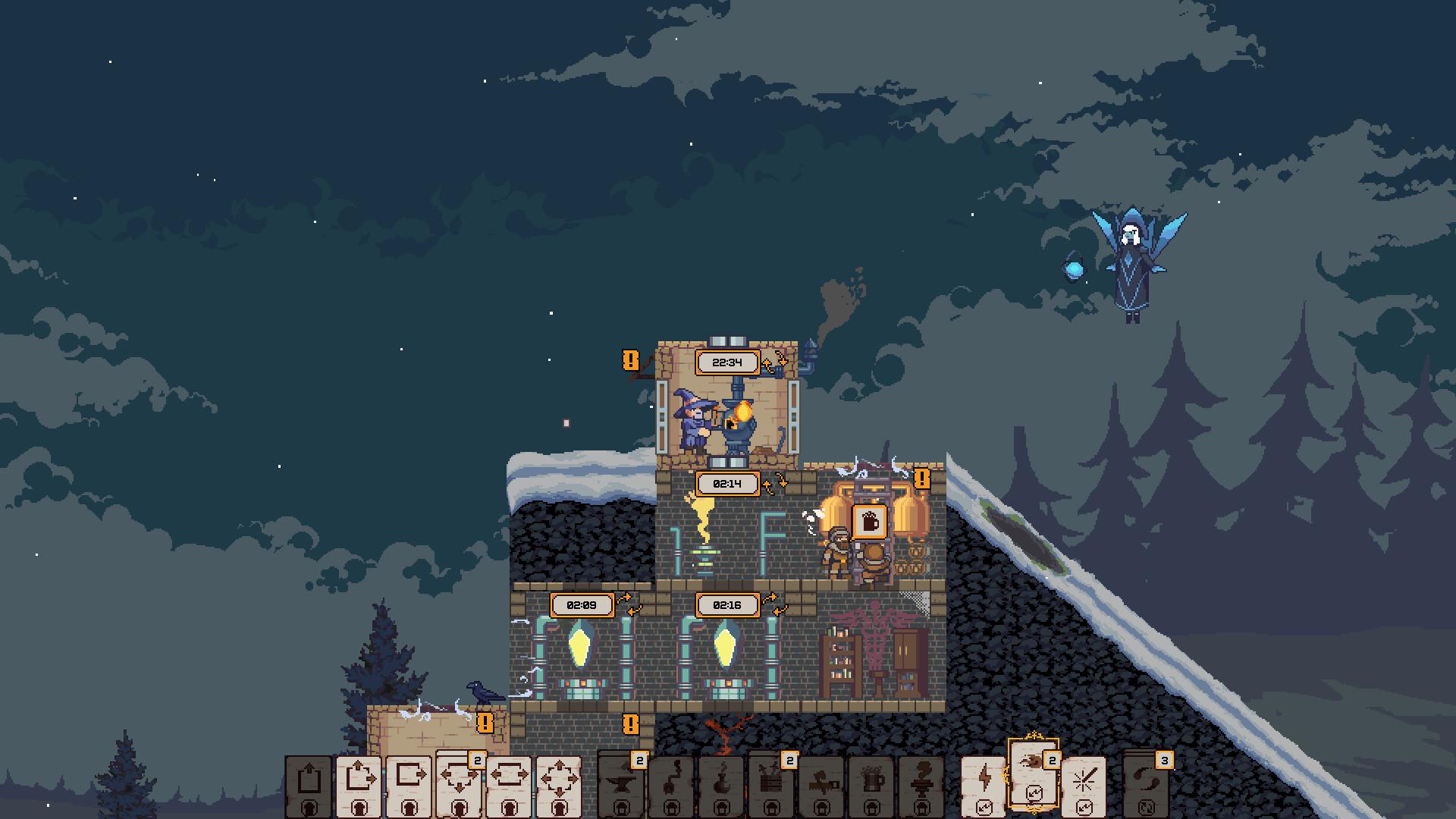Click the coffee mug icon on the brewing machine

pos(870,523)
